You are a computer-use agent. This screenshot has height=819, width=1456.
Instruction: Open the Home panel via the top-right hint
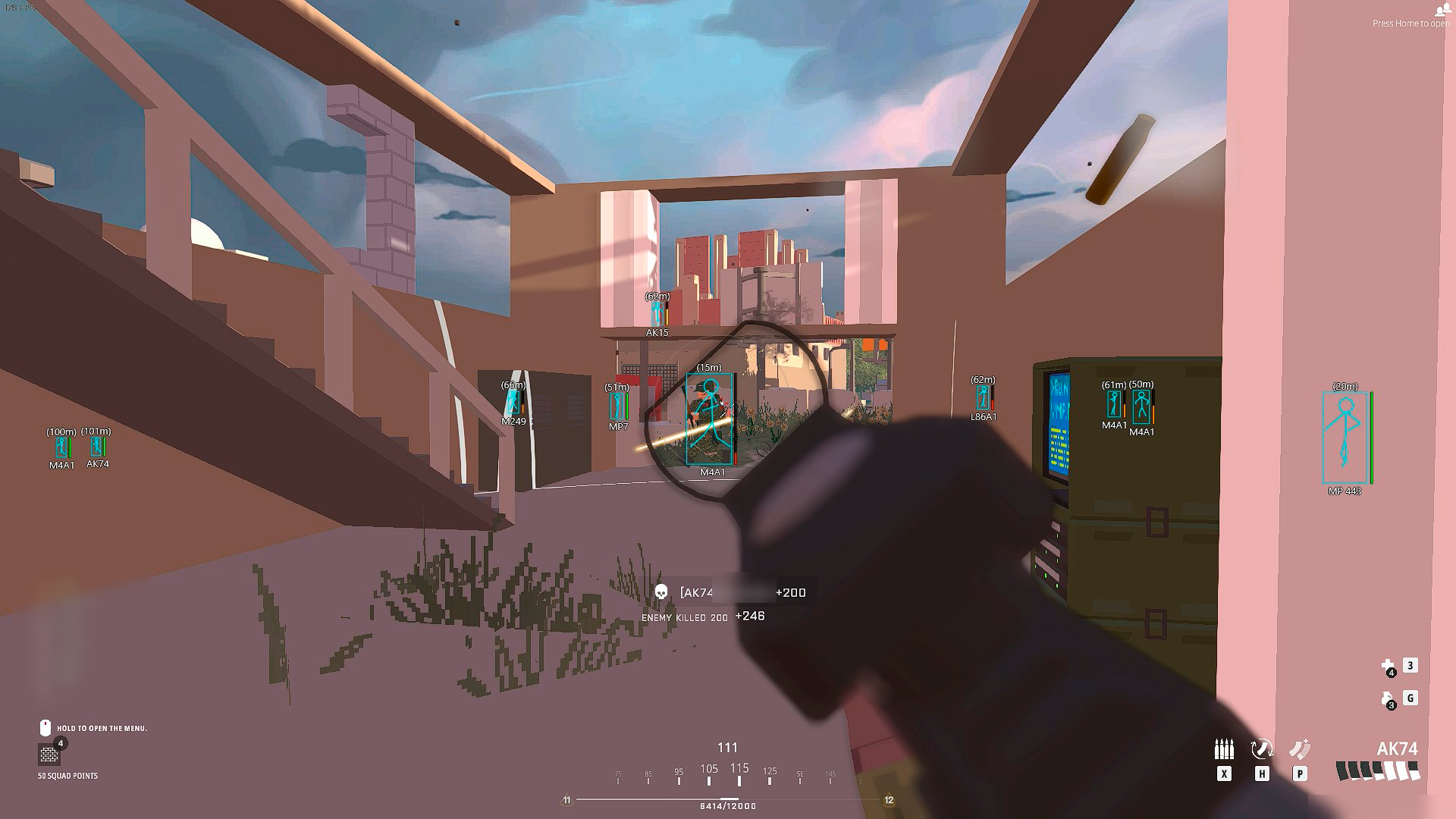1412,23
